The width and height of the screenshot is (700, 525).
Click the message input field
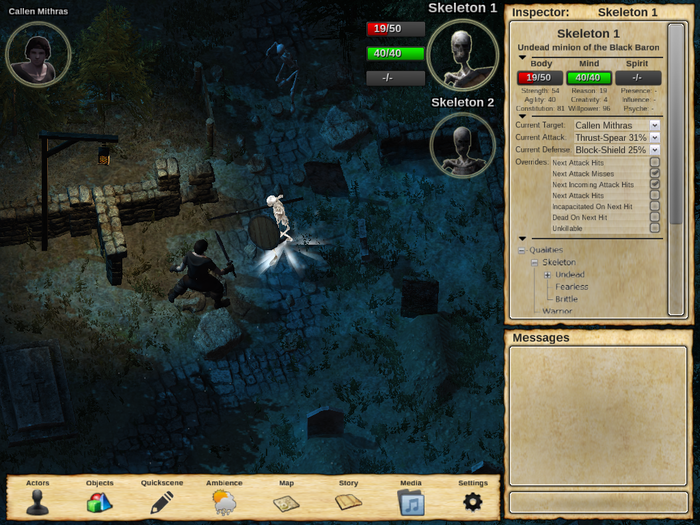[596, 500]
